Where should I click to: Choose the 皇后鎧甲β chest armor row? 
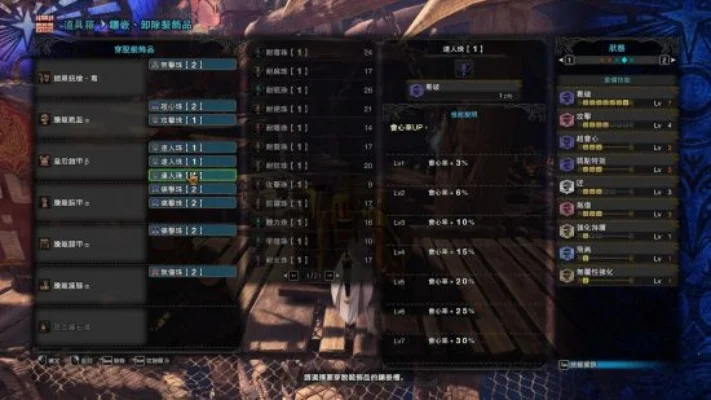point(90,160)
